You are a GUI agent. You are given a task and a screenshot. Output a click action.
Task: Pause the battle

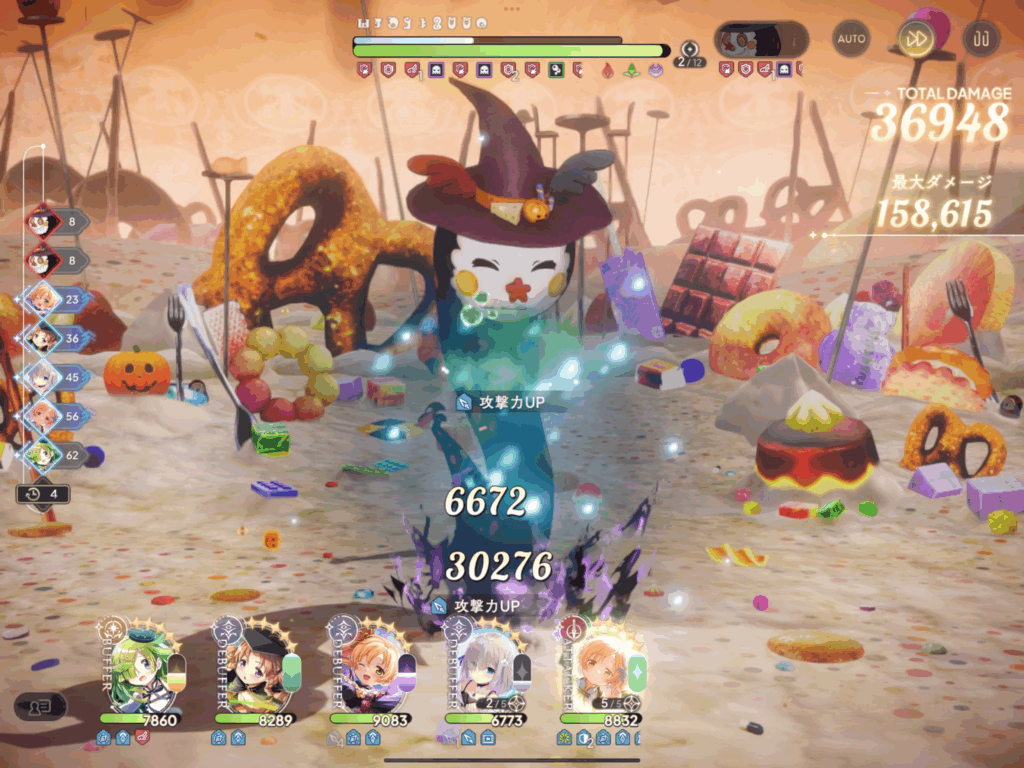coord(980,39)
